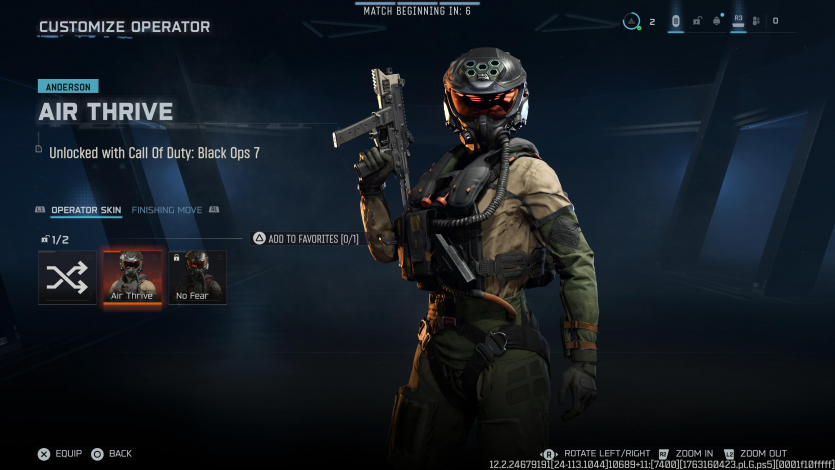Choose the Air Thrive operator skin
The image size is (835, 470).
pos(131,277)
